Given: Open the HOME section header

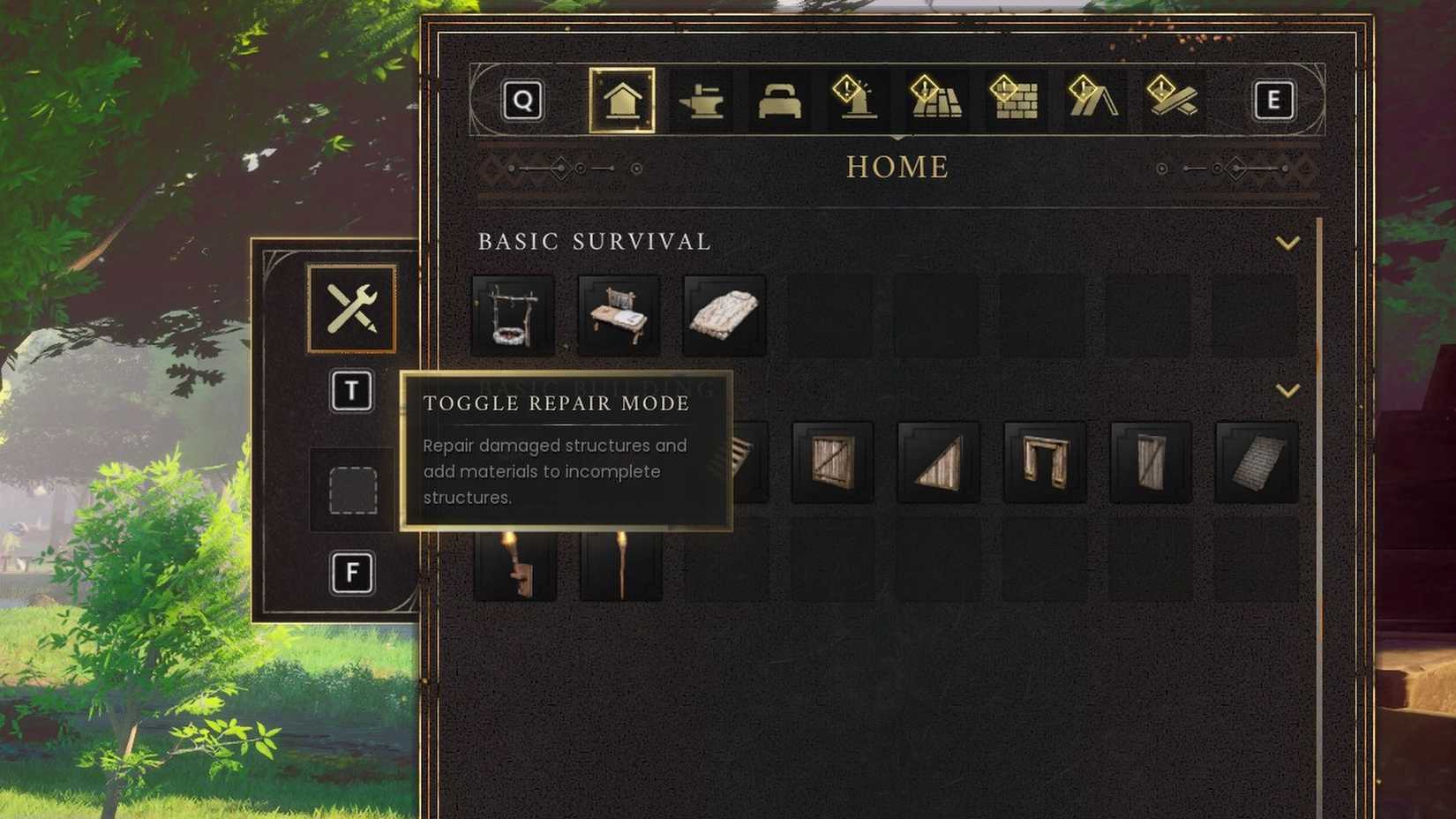Looking at the screenshot, I should (897, 167).
